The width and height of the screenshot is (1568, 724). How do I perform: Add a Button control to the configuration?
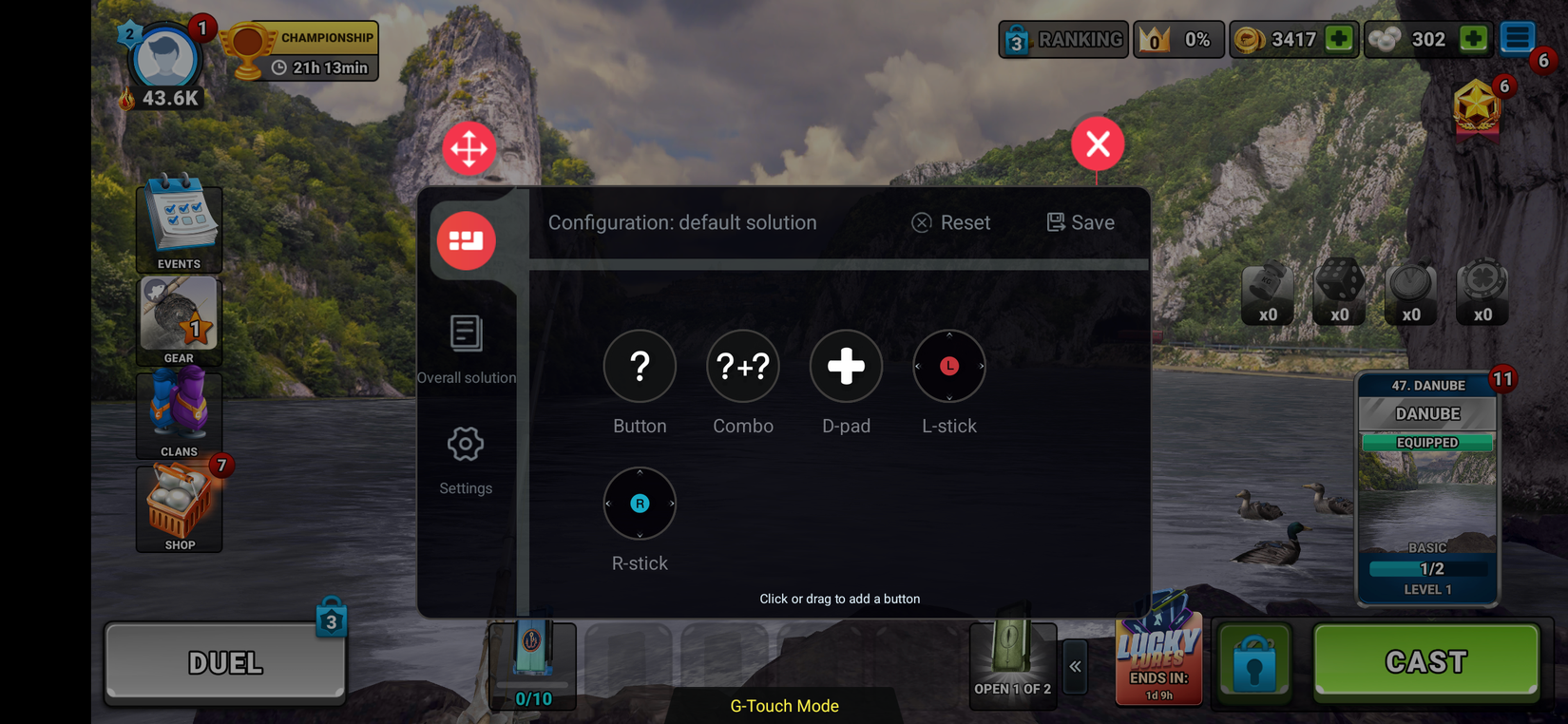[640, 366]
